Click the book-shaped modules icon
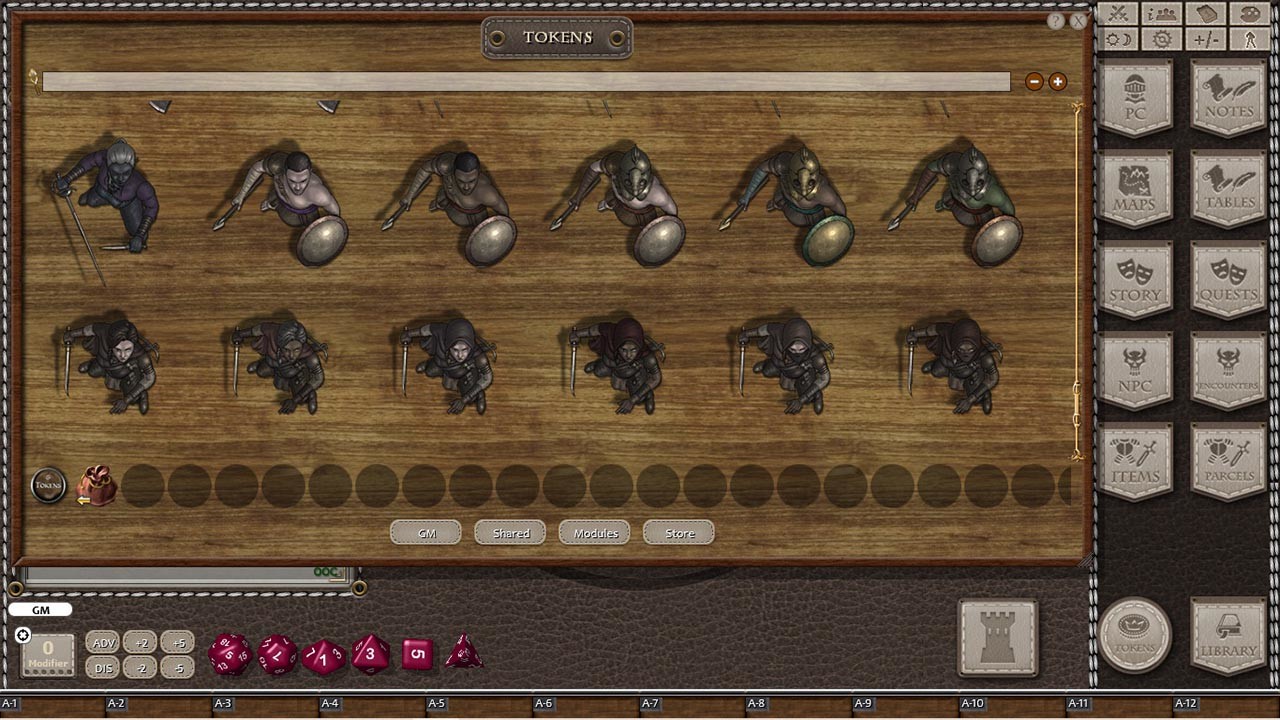This screenshot has height=720, width=1280. (x=1206, y=13)
